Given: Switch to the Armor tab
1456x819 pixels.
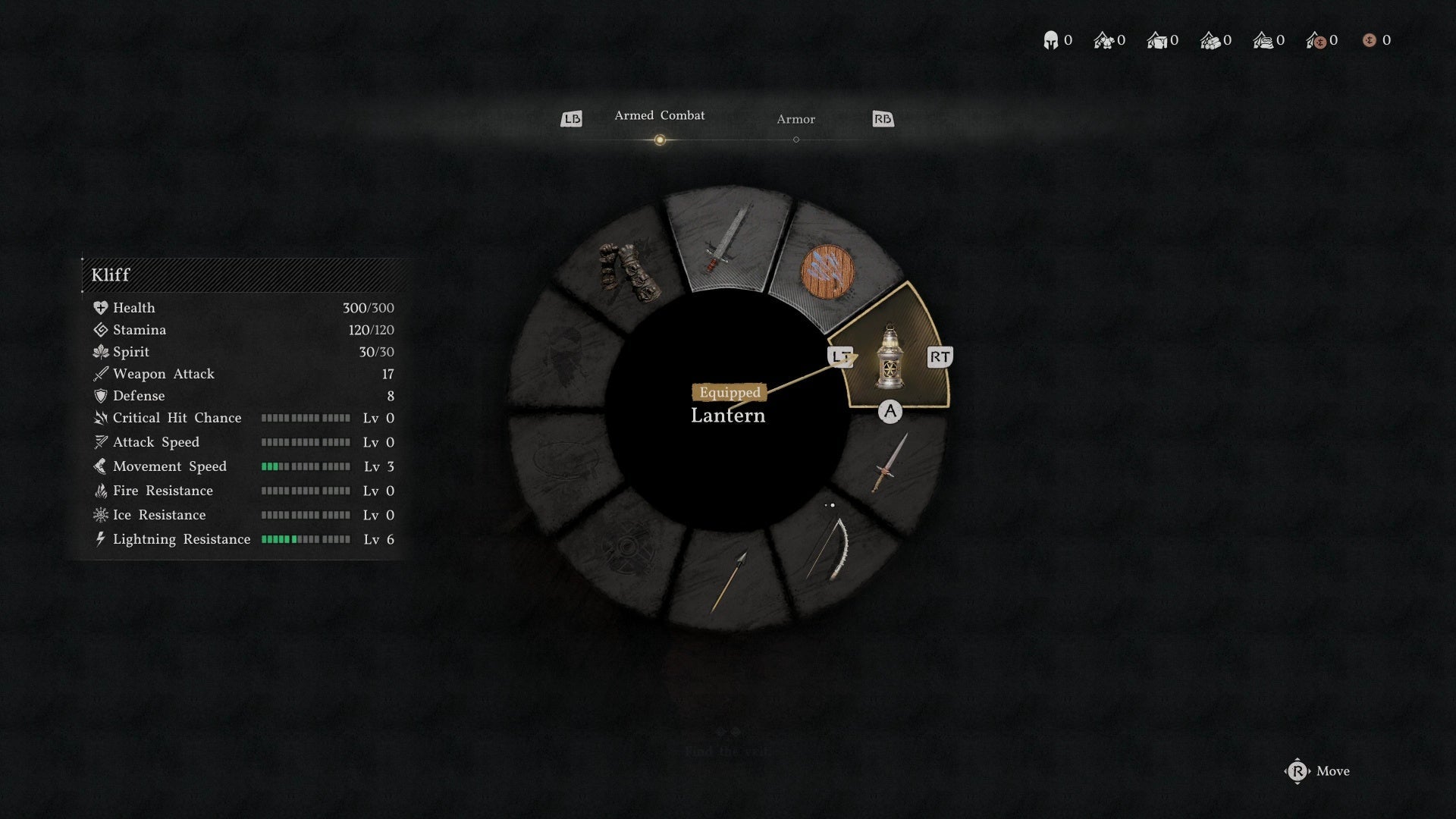Looking at the screenshot, I should pyautogui.click(x=795, y=120).
